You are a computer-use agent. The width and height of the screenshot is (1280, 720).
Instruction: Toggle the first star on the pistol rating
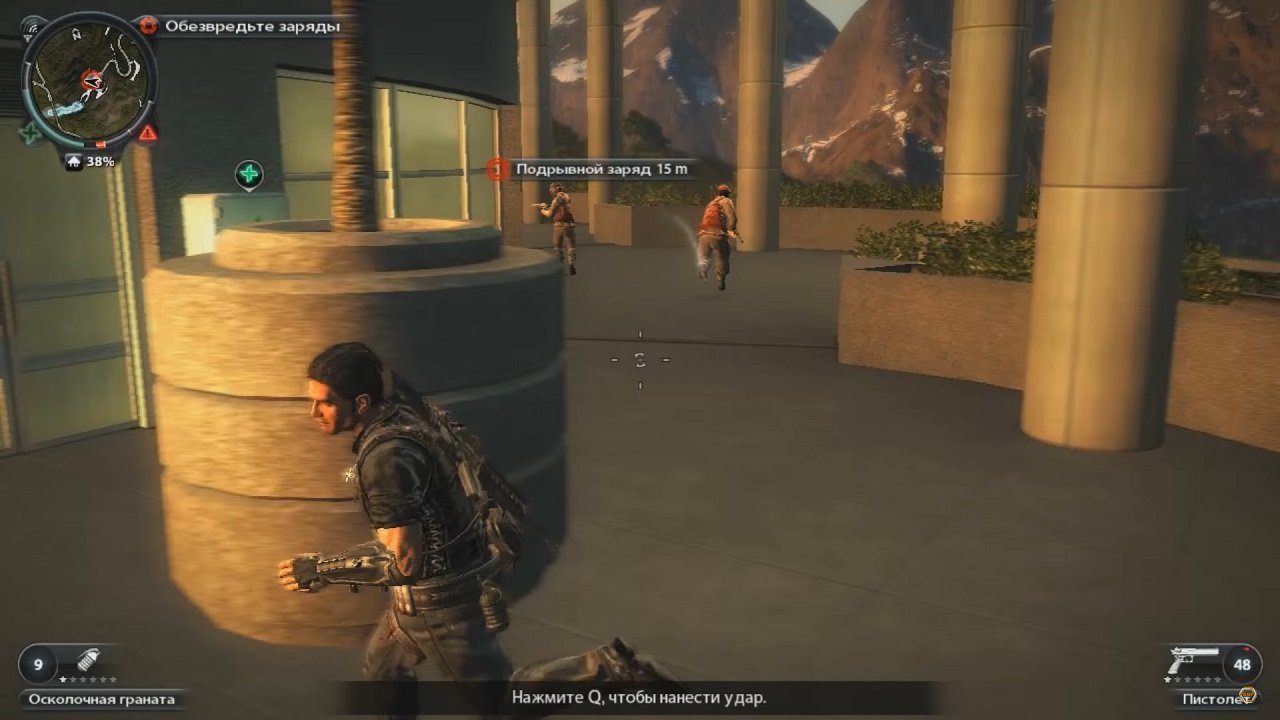[x=1167, y=679]
